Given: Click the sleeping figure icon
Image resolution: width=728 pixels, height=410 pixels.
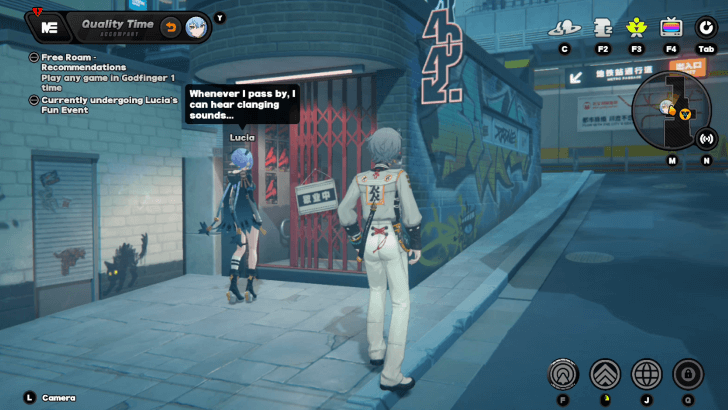Looking at the screenshot, I should point(603,27).
